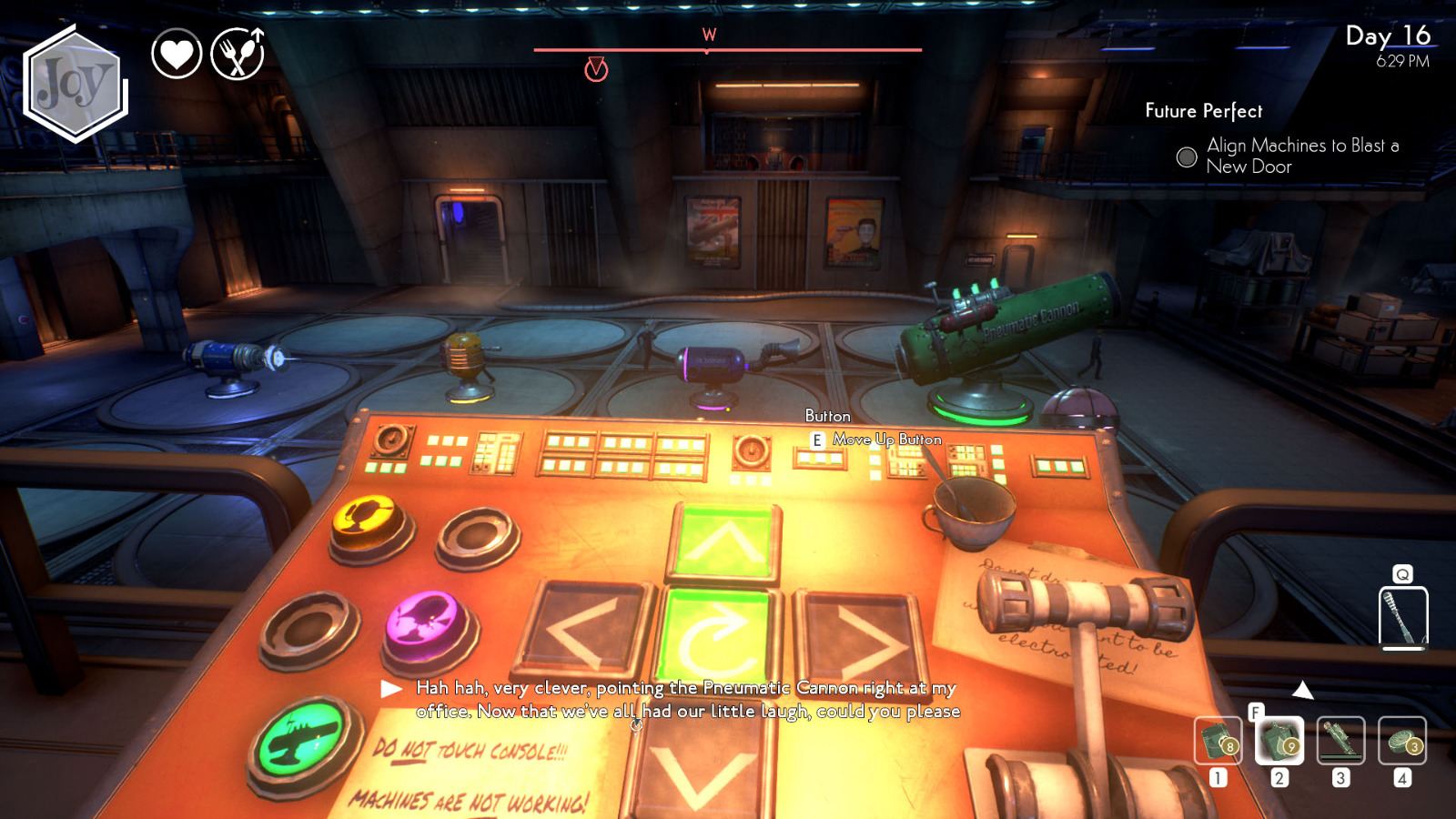Click the melee weapon icon in the Q slot
Viewport: 1456px width, 819px height.
[1401, 617]
